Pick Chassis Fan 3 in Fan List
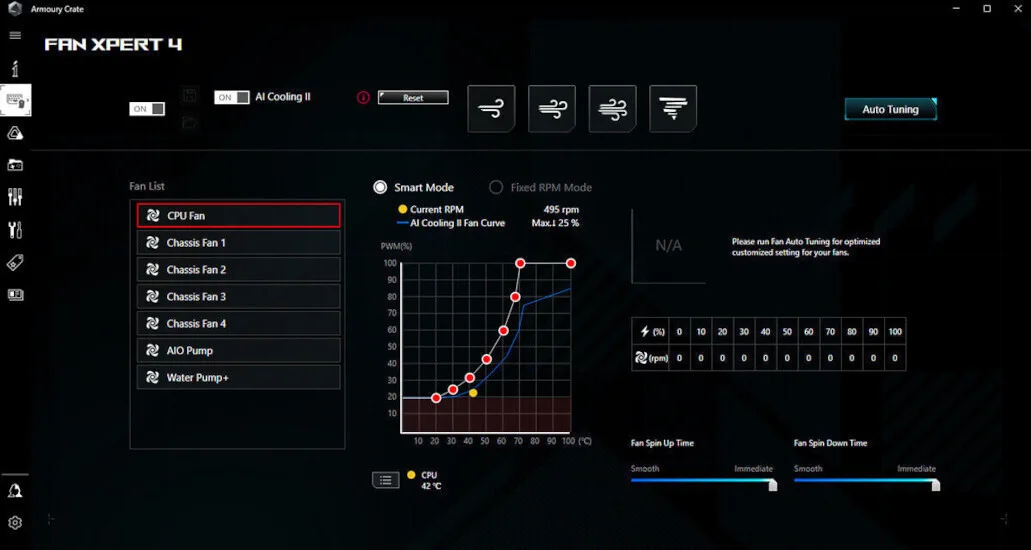The width and height of the screenshot is (1031, 550). (239, 296)
